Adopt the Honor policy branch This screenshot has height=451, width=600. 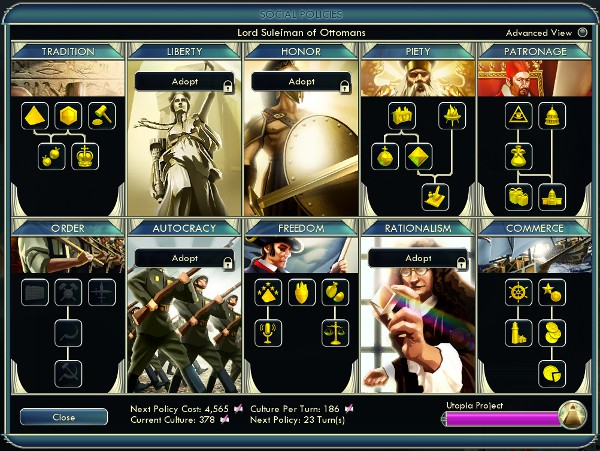coord(301,82)
